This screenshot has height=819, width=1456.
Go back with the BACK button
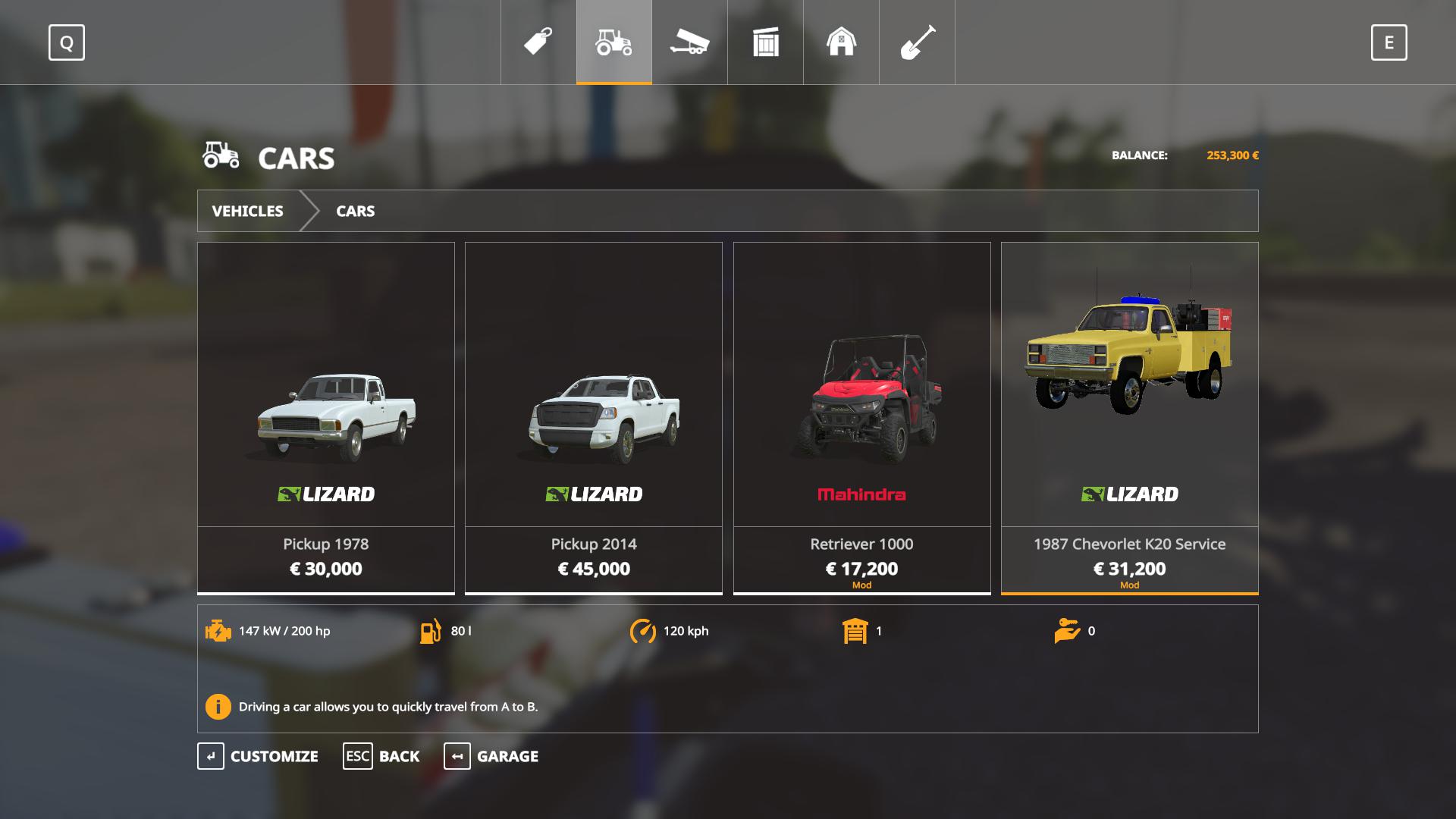[x=381, y=756]
